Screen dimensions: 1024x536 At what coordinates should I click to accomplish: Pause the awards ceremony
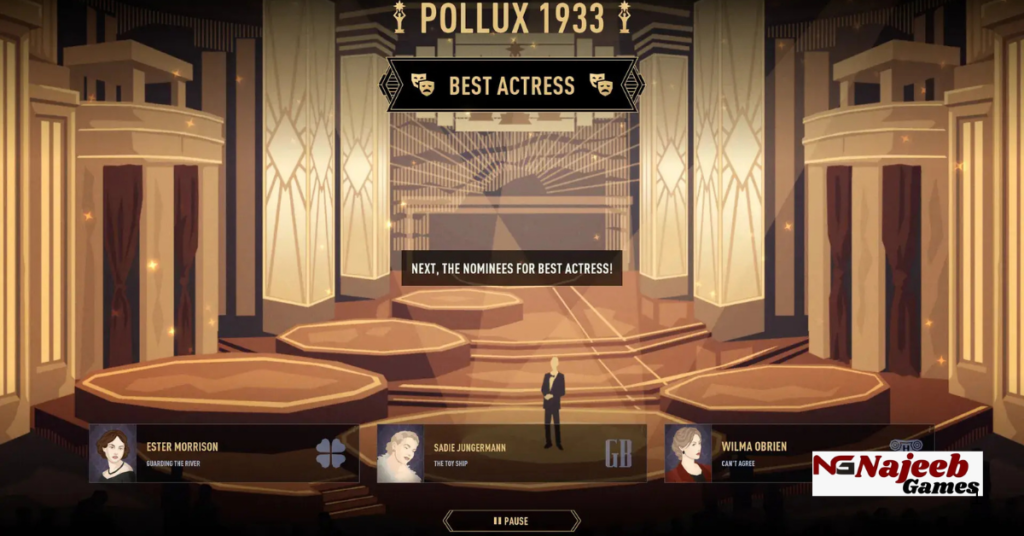(511, 521)
